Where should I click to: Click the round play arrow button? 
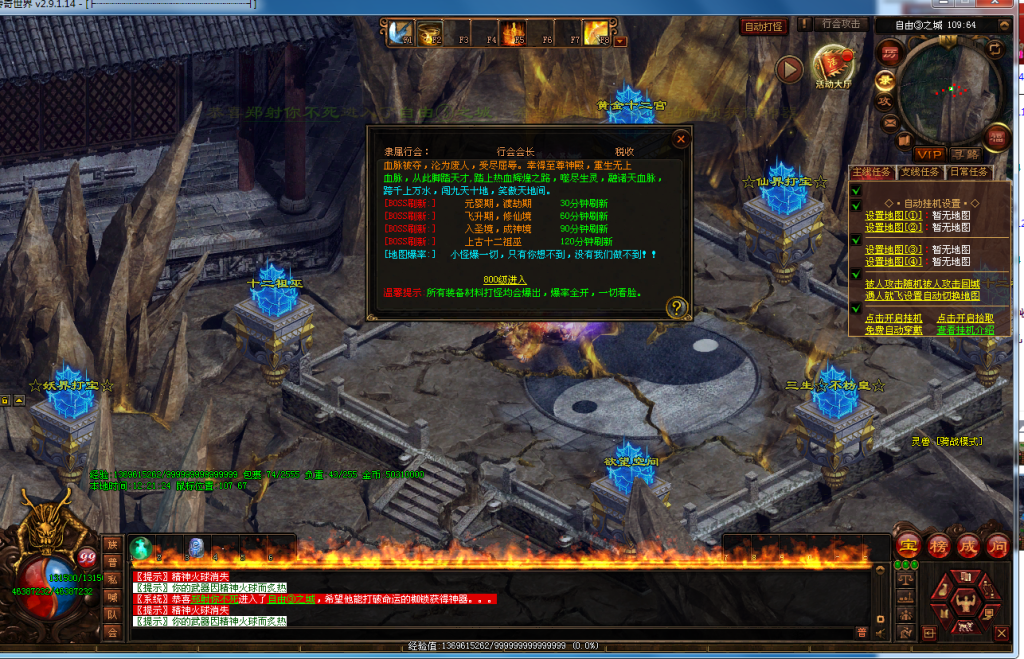(x=789, y=69)
